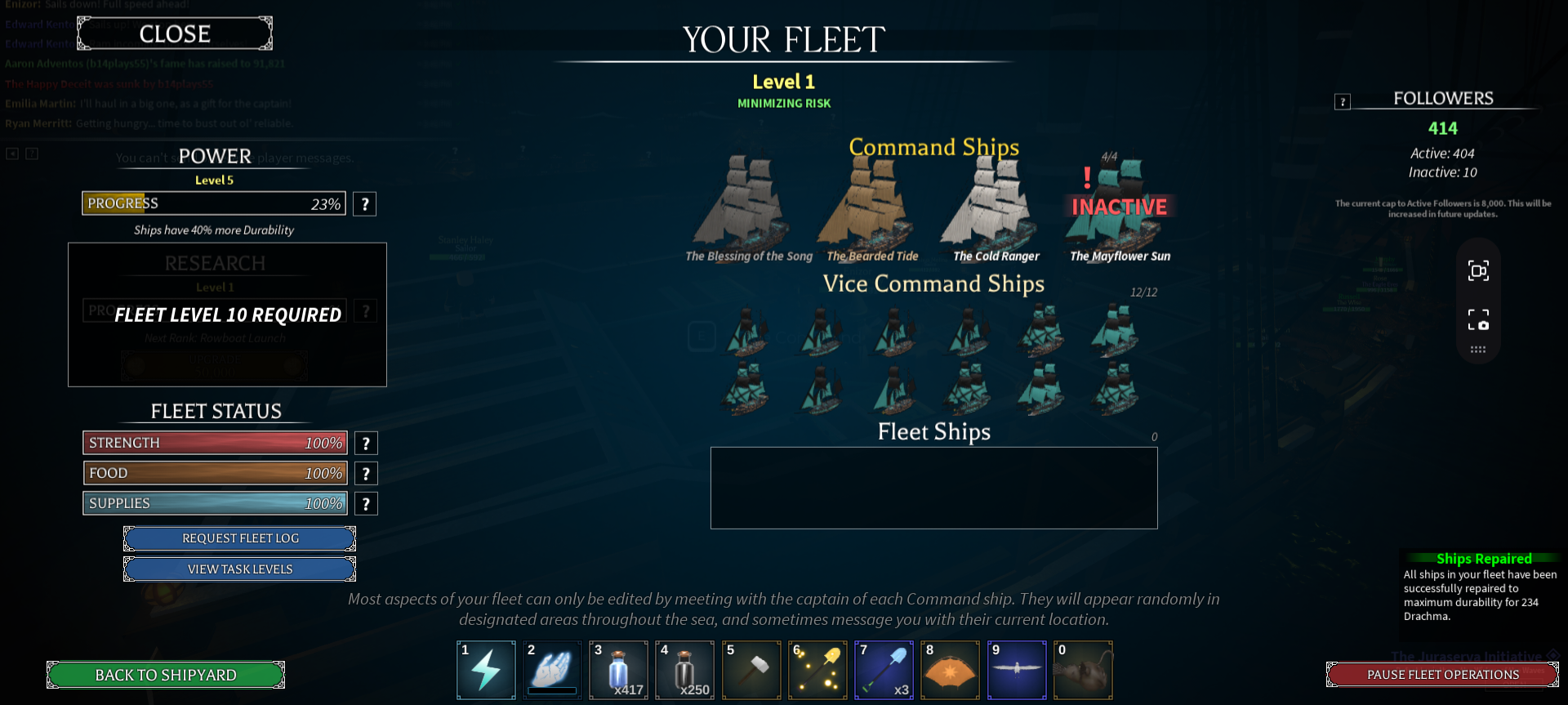Choose The Cold Ranger command ship

point(993,204)
